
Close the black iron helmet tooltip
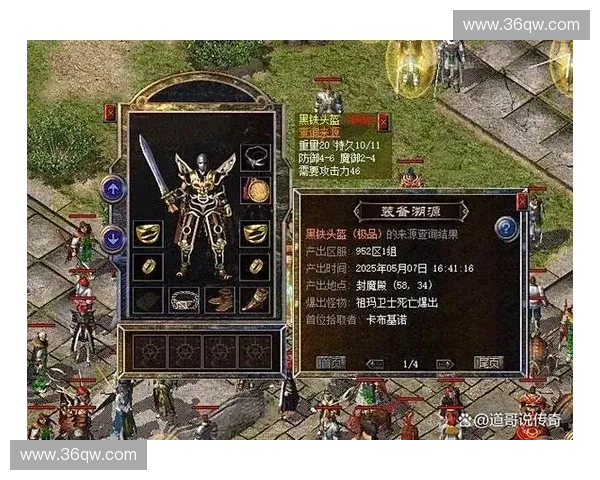pos(383,122)
